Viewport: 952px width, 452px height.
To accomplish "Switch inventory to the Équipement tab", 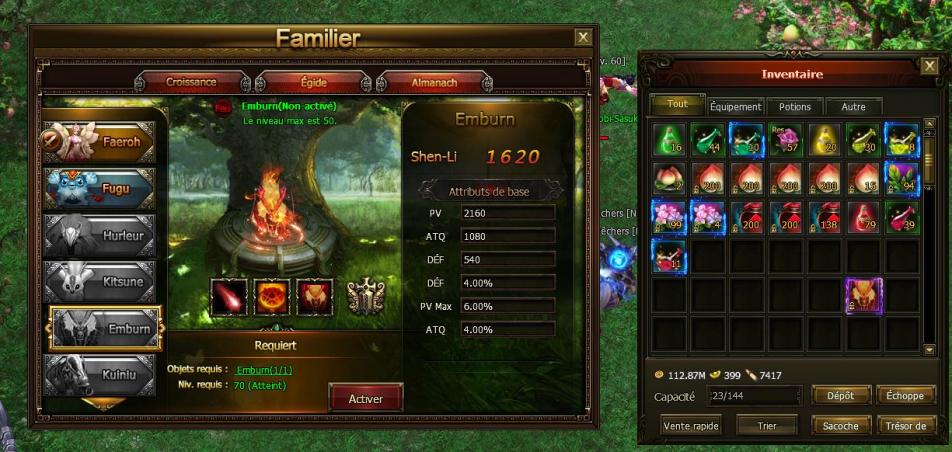I will 735,106.
